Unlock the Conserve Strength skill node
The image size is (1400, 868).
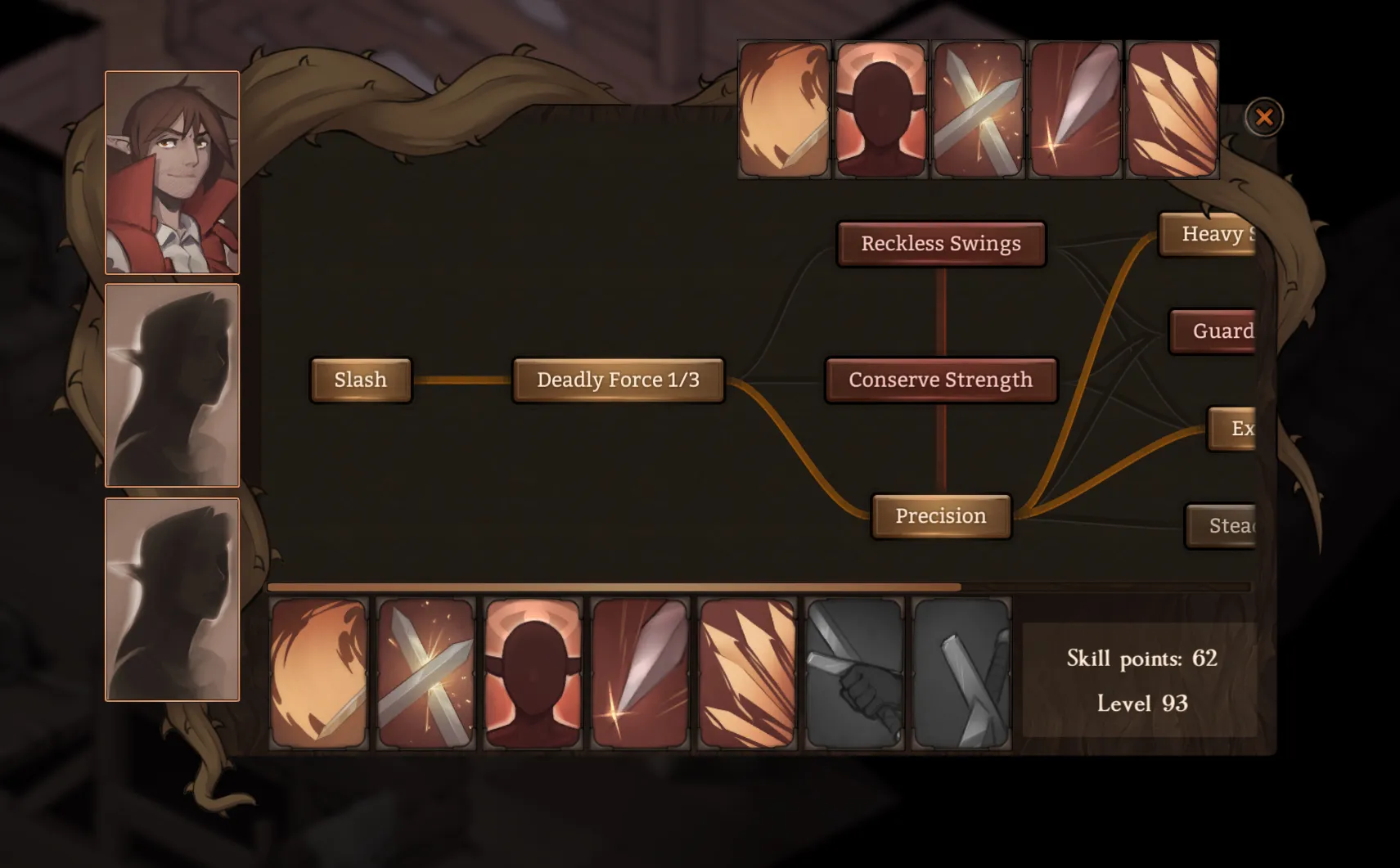click(941, 380)
